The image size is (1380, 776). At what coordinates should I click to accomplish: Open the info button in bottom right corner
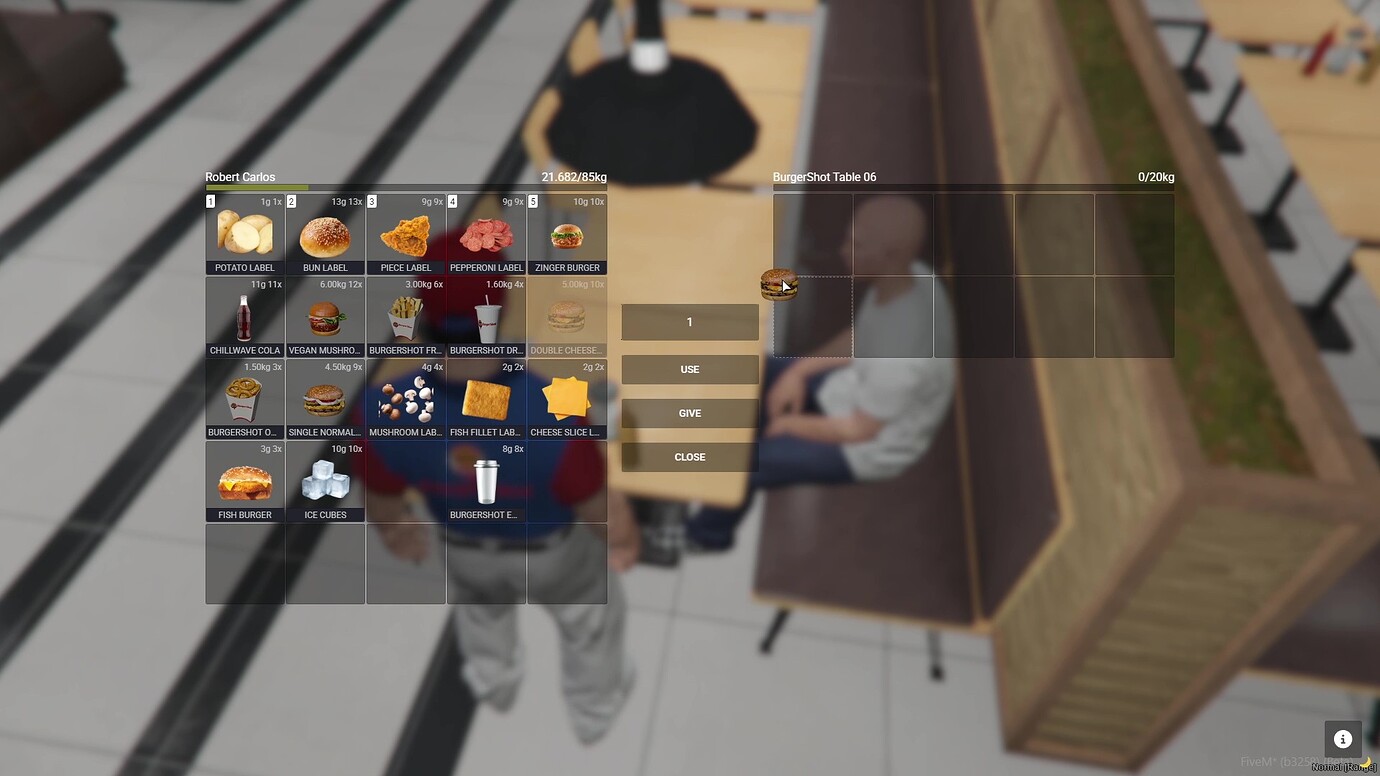pyautogui.click(x=1342, y=739)
